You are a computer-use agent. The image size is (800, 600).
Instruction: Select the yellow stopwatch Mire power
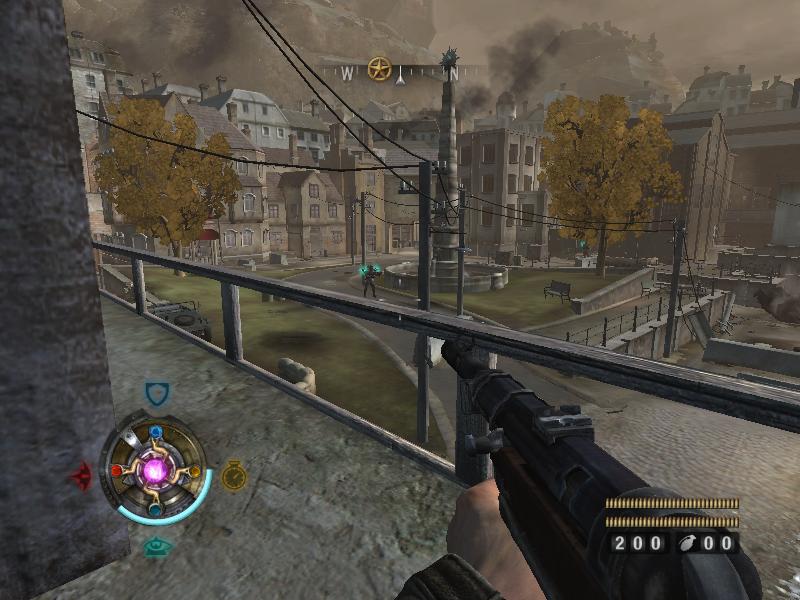coord(234,475)
